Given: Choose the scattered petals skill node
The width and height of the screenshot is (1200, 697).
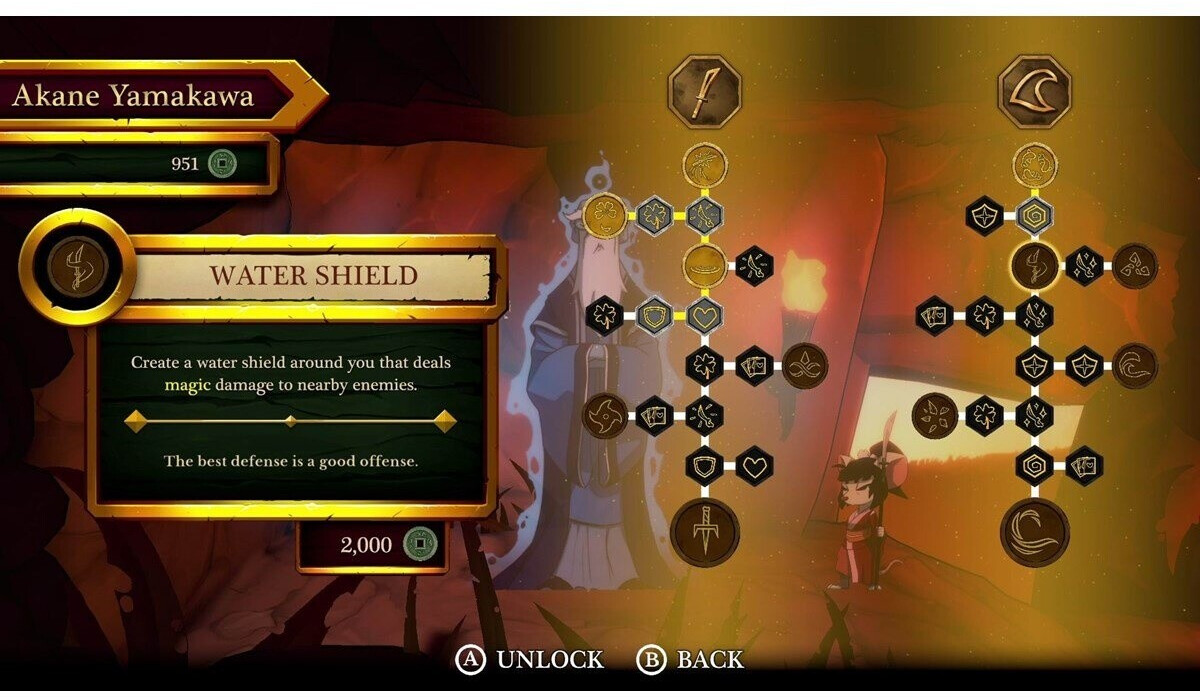Looking at the screenshot, I should (x=936, y=413).
